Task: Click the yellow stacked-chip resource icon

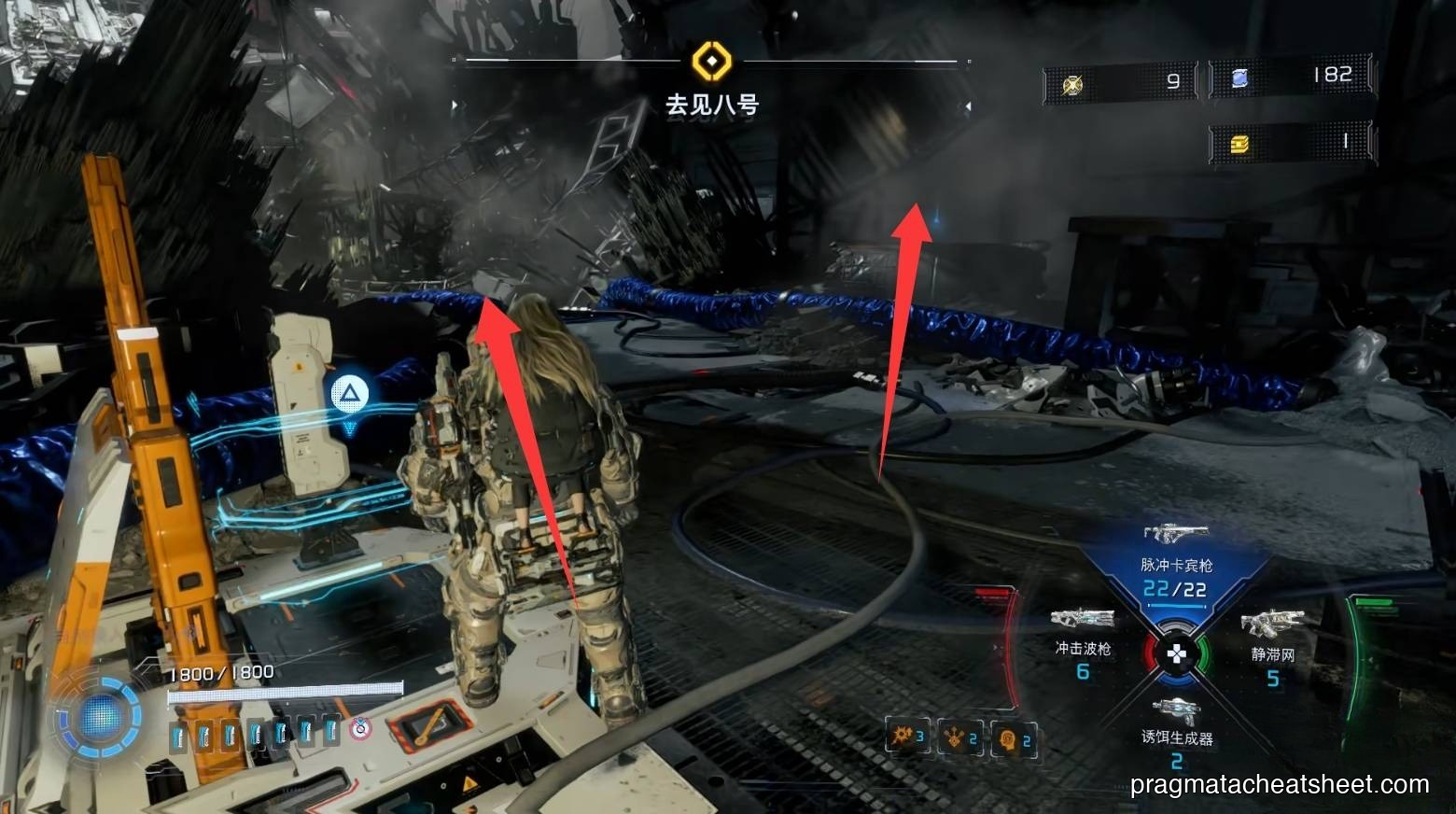Action: pos(1239,145)
